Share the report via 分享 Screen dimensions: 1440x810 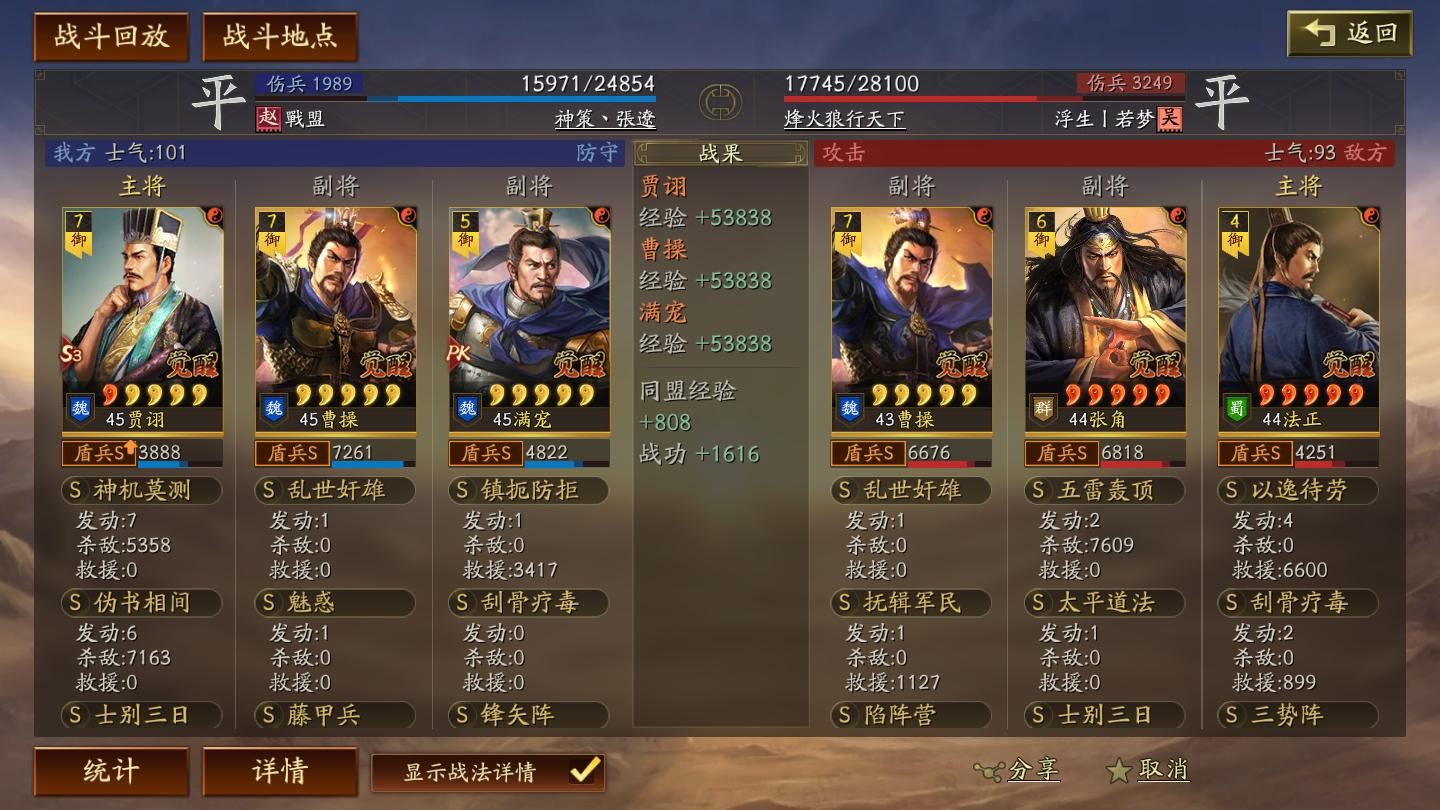click(1018, 770)
